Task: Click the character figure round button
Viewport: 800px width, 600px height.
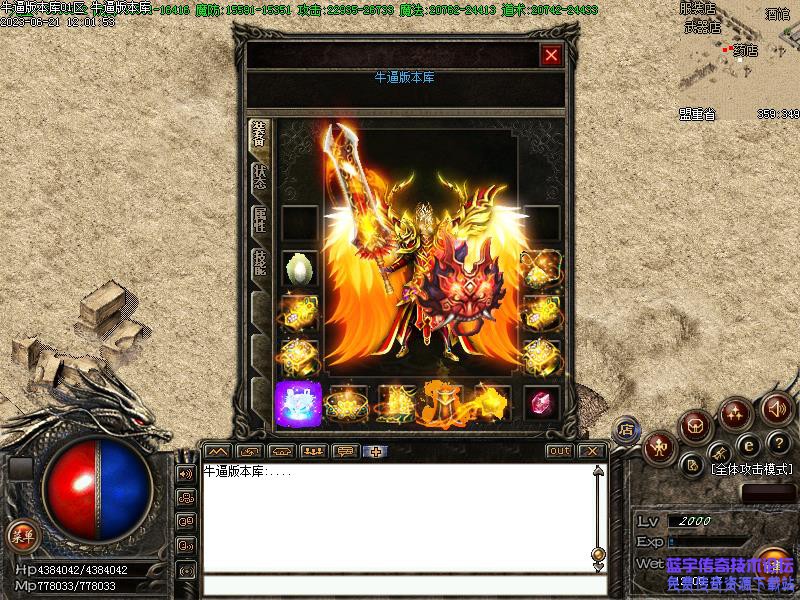Action: 660,447
